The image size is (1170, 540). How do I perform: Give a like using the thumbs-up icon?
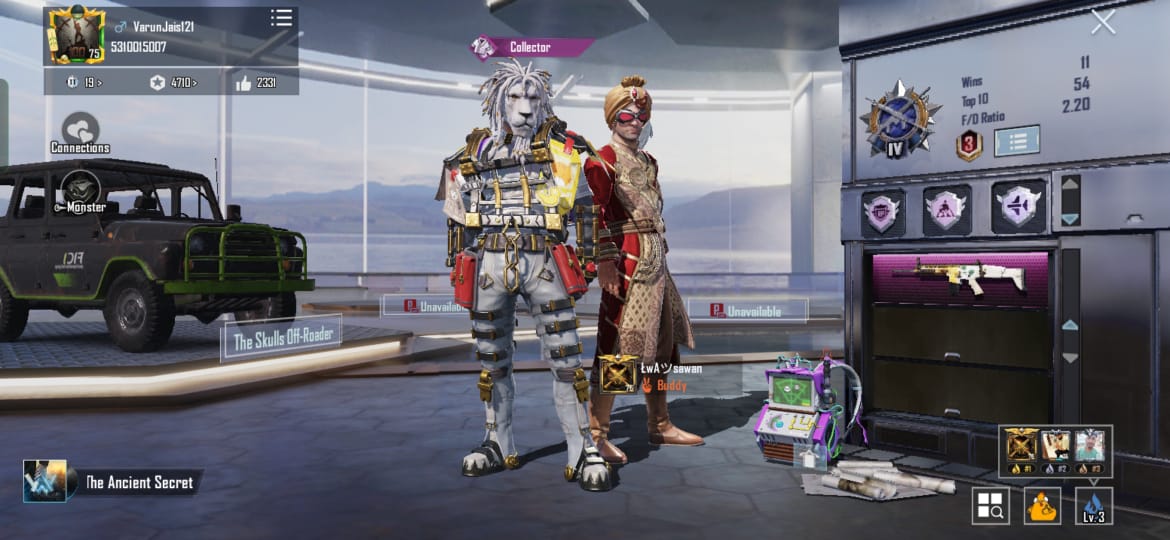click(244, 83)
